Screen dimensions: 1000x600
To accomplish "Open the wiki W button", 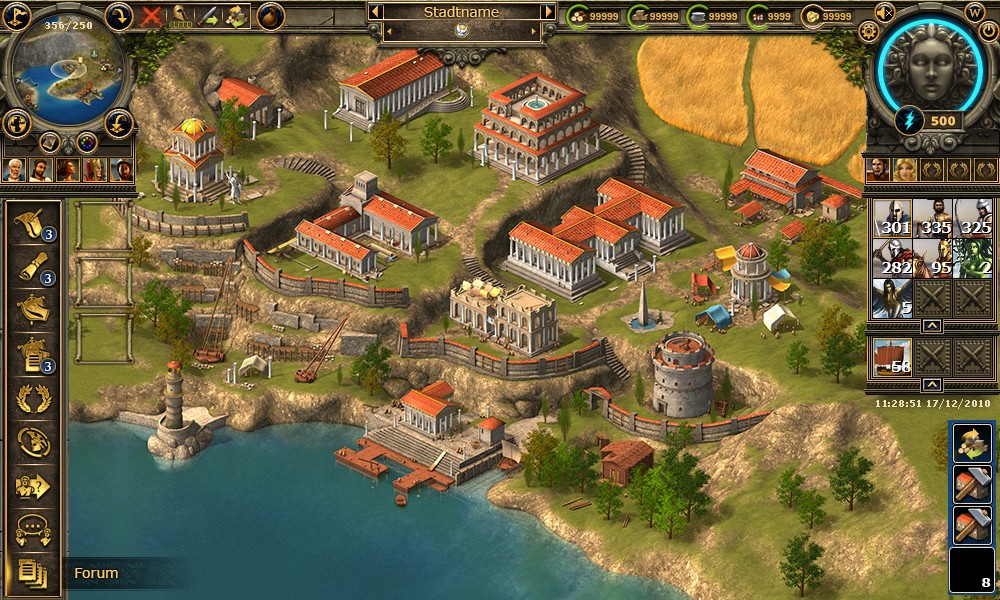I will 975,12.
